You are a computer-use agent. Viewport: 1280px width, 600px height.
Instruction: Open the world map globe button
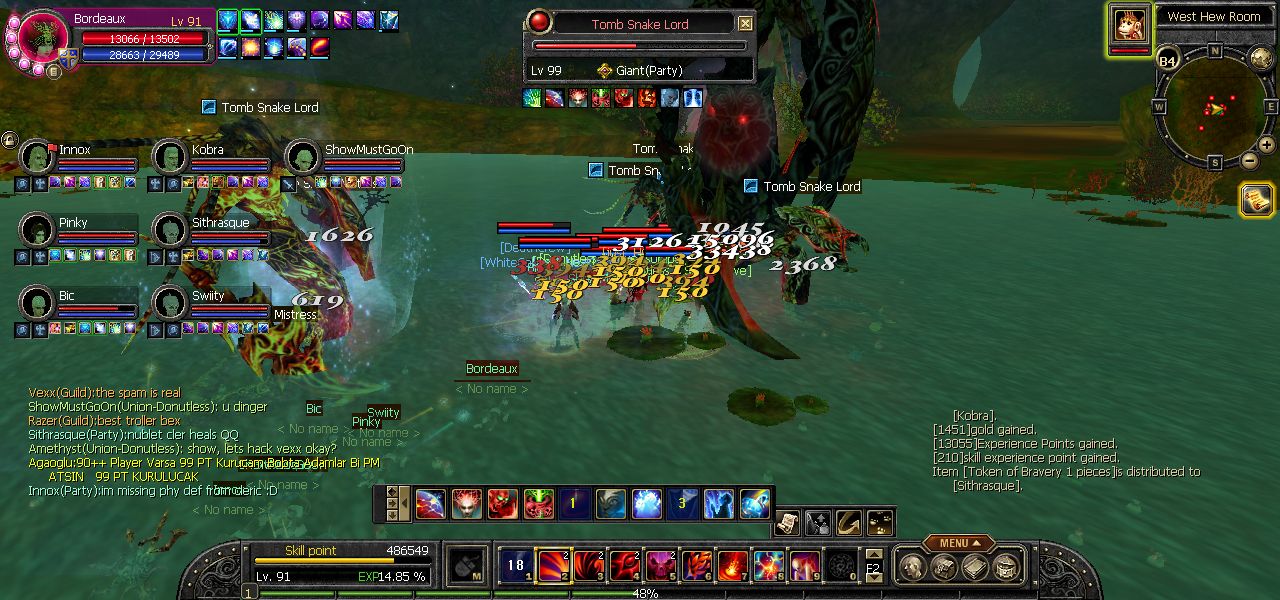1261,58
